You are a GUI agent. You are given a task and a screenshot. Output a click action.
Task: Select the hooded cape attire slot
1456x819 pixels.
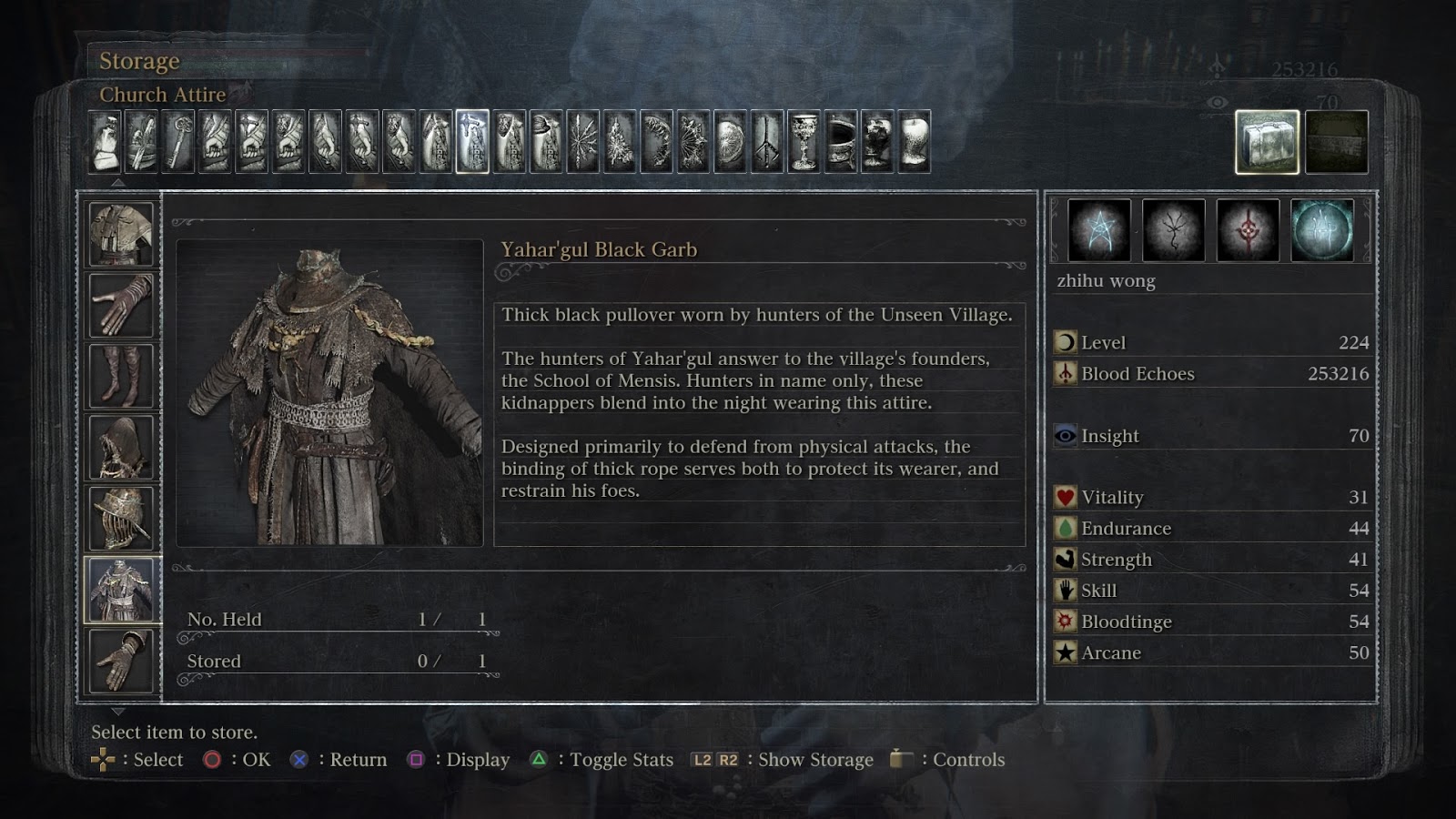click(x=122, y=447)
